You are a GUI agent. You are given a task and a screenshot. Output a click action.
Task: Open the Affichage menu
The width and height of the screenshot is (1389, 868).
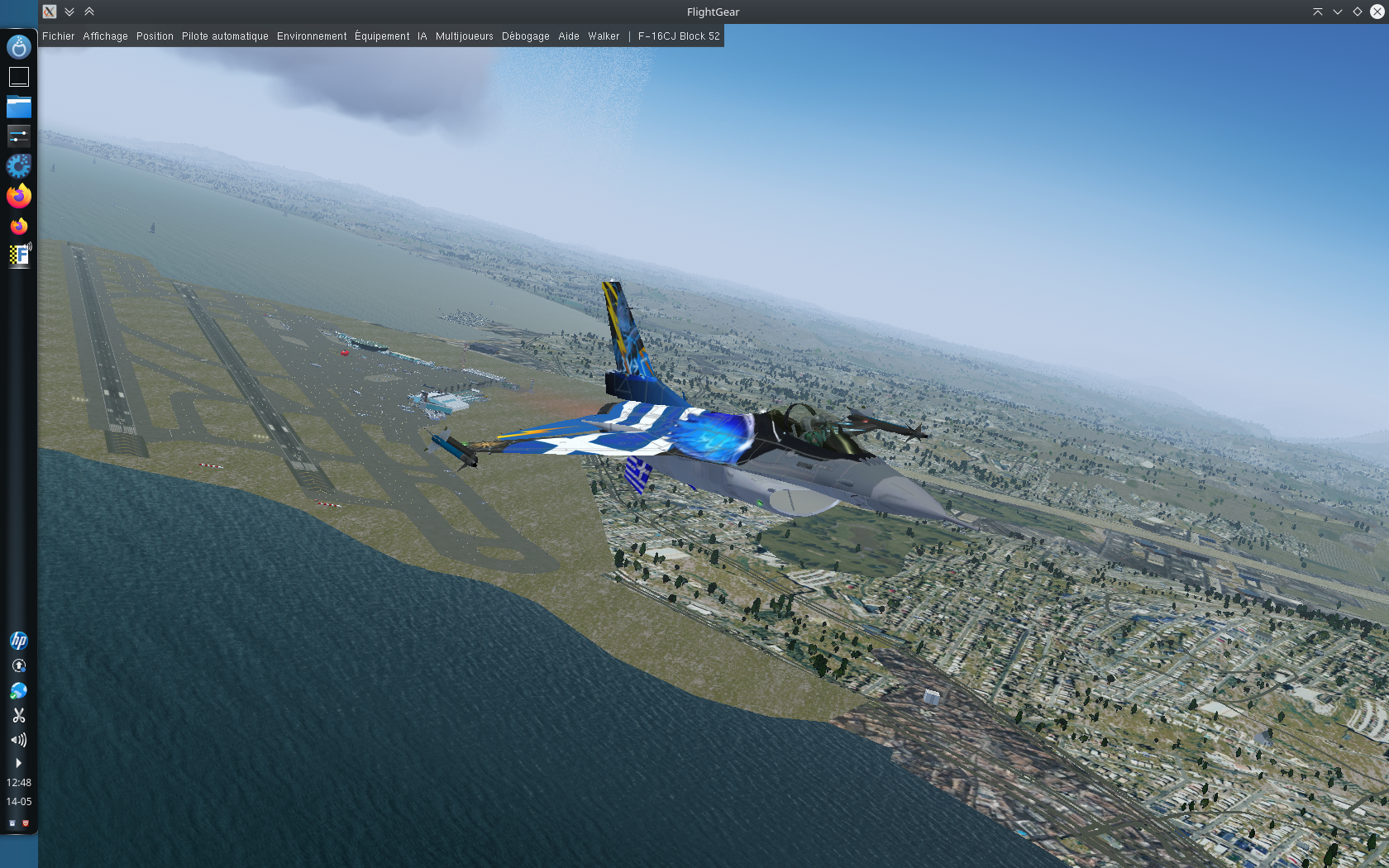tap(105, 36)
